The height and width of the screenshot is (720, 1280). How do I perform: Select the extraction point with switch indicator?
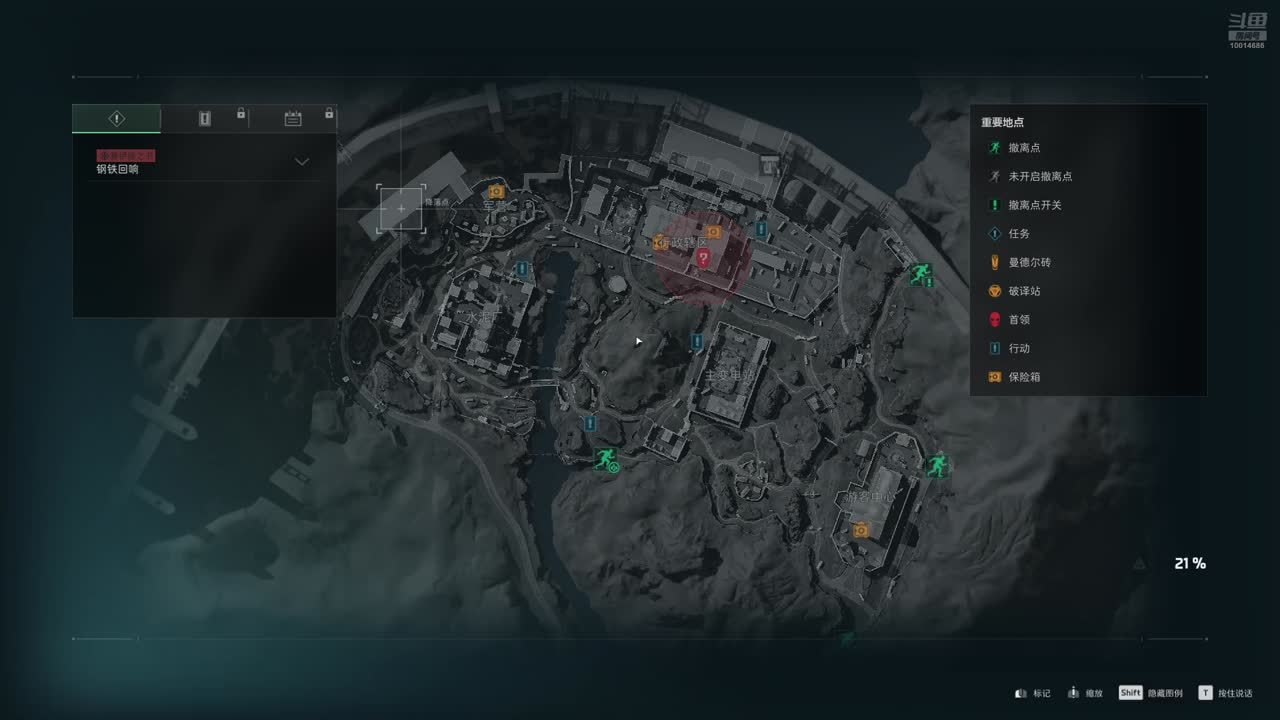(920, 273)
